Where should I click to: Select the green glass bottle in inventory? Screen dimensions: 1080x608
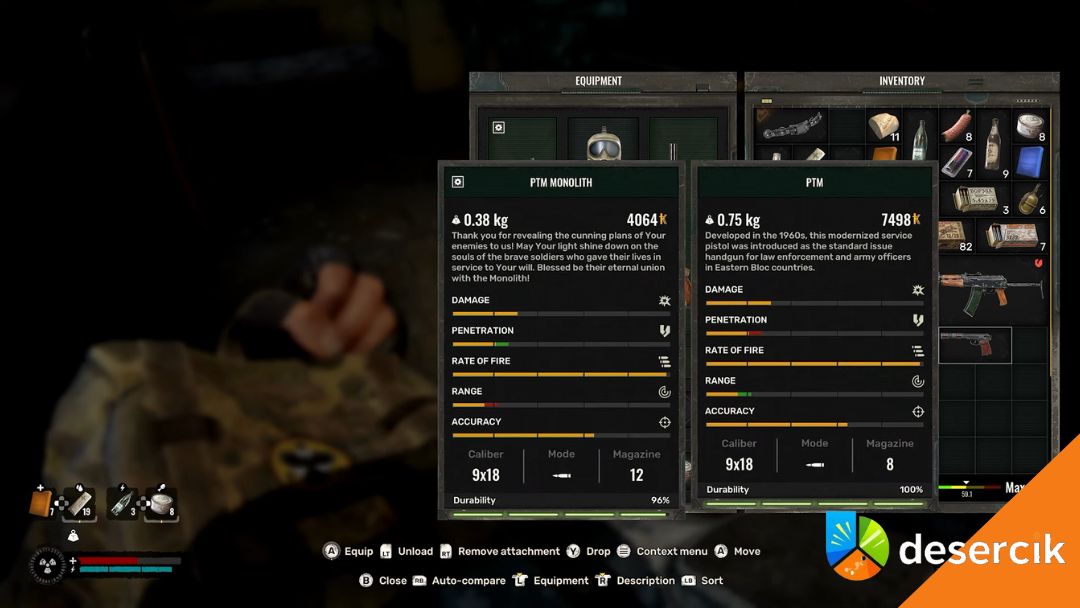[920, 143]
